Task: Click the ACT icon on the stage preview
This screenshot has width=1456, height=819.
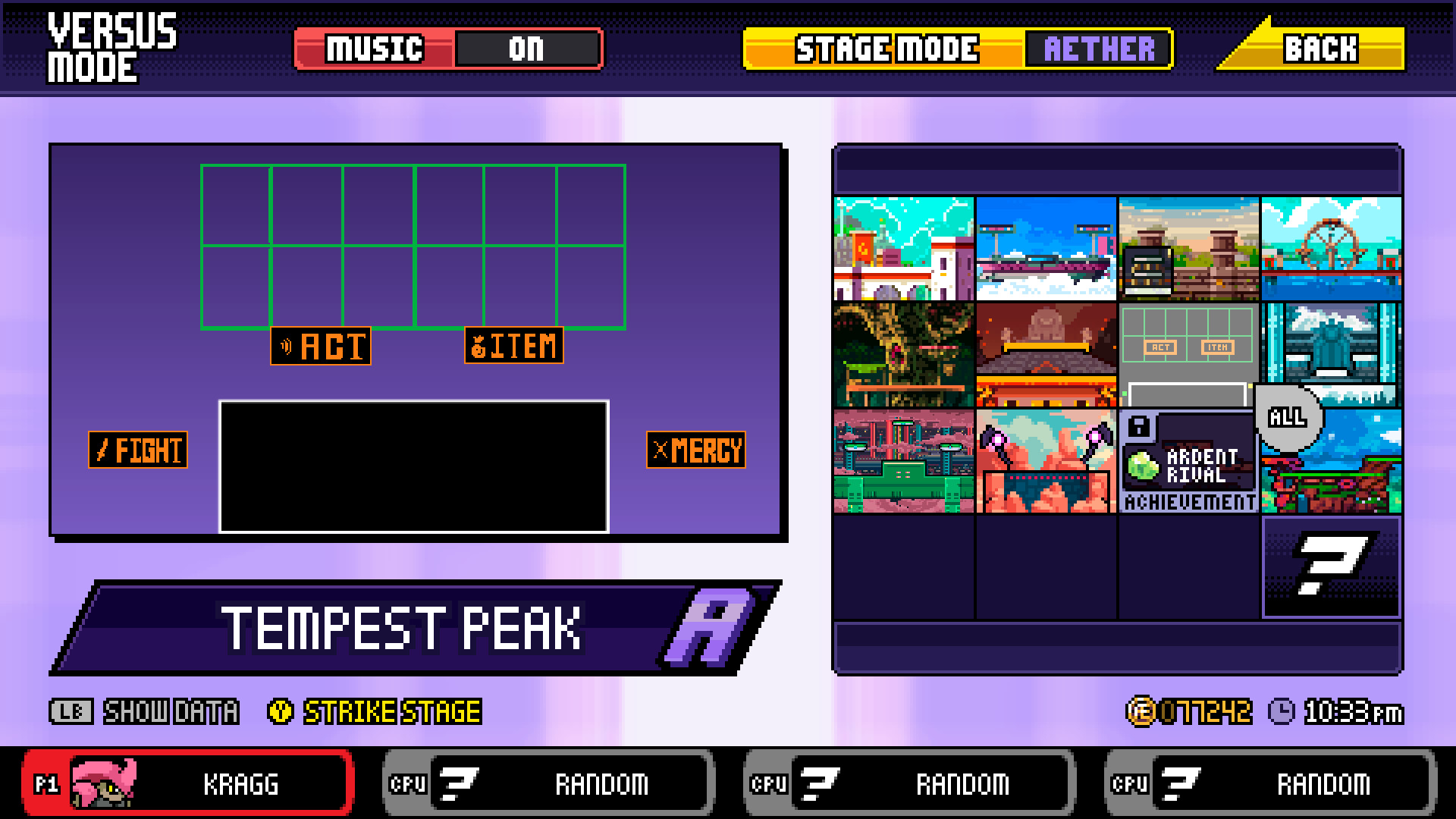Action: [x=320, y=347]
